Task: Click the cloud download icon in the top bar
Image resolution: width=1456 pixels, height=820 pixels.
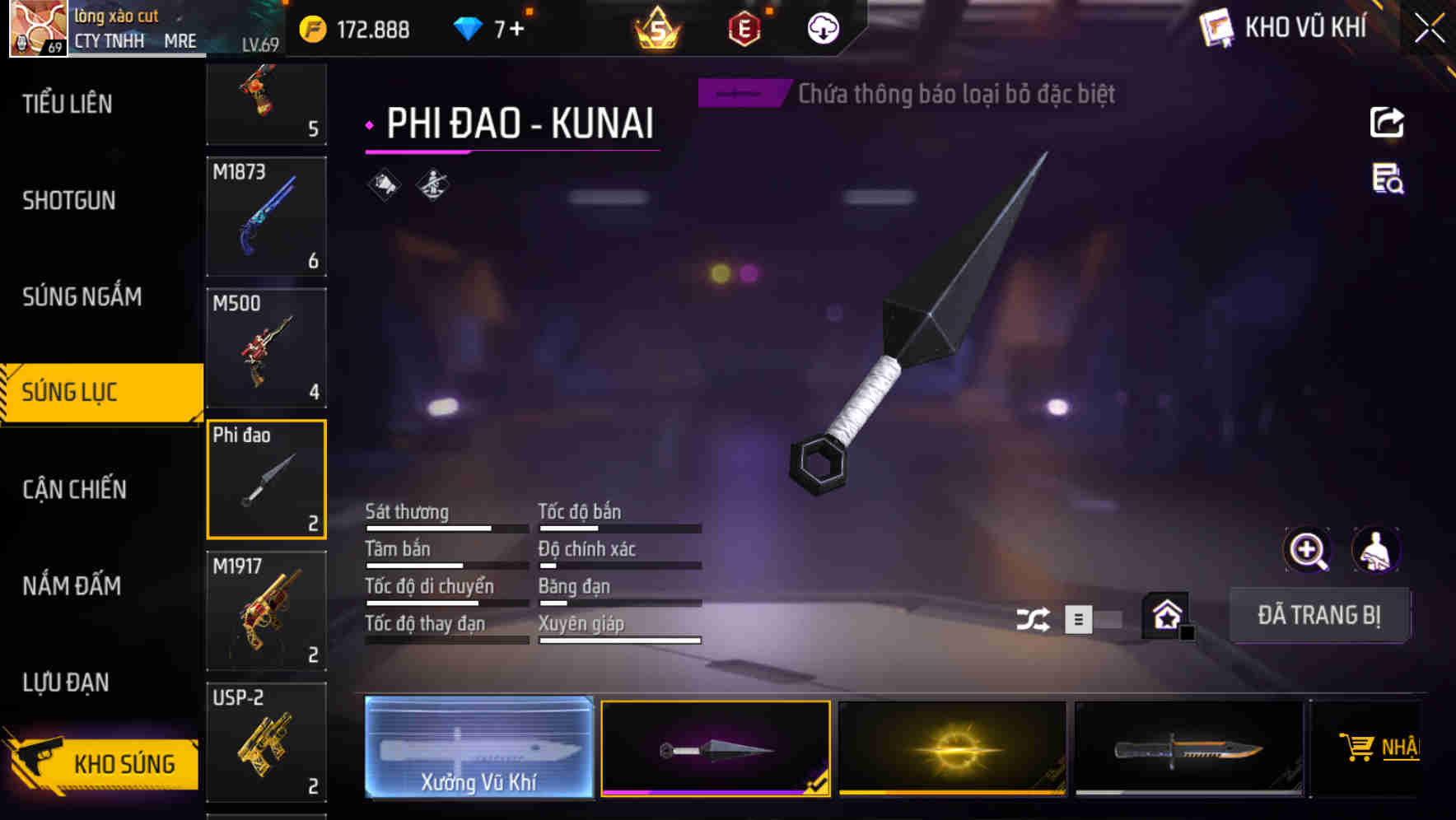Action: (822, 27)
